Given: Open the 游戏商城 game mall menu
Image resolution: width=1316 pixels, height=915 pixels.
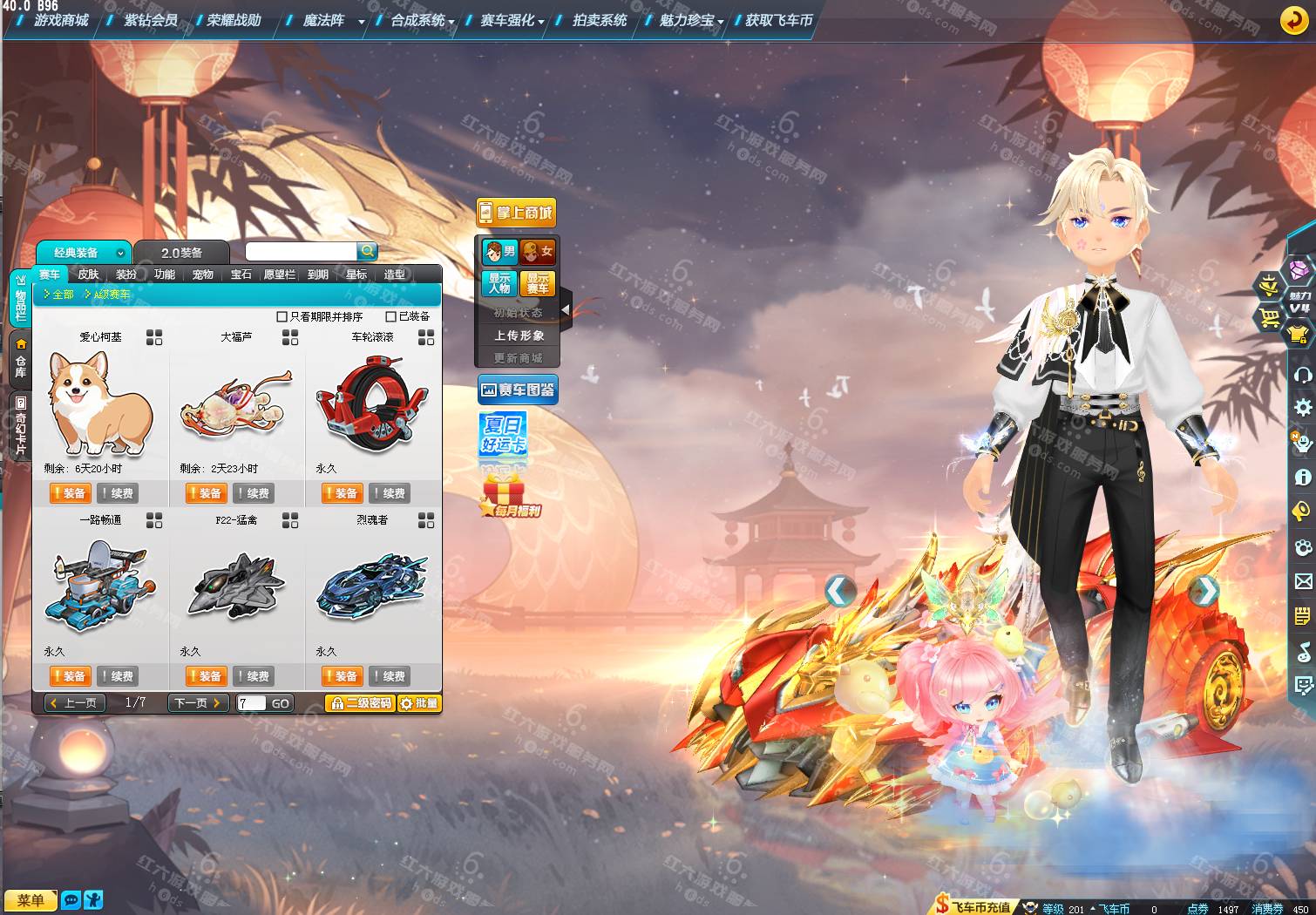Looking at the screenshot, I should point(61,20).
